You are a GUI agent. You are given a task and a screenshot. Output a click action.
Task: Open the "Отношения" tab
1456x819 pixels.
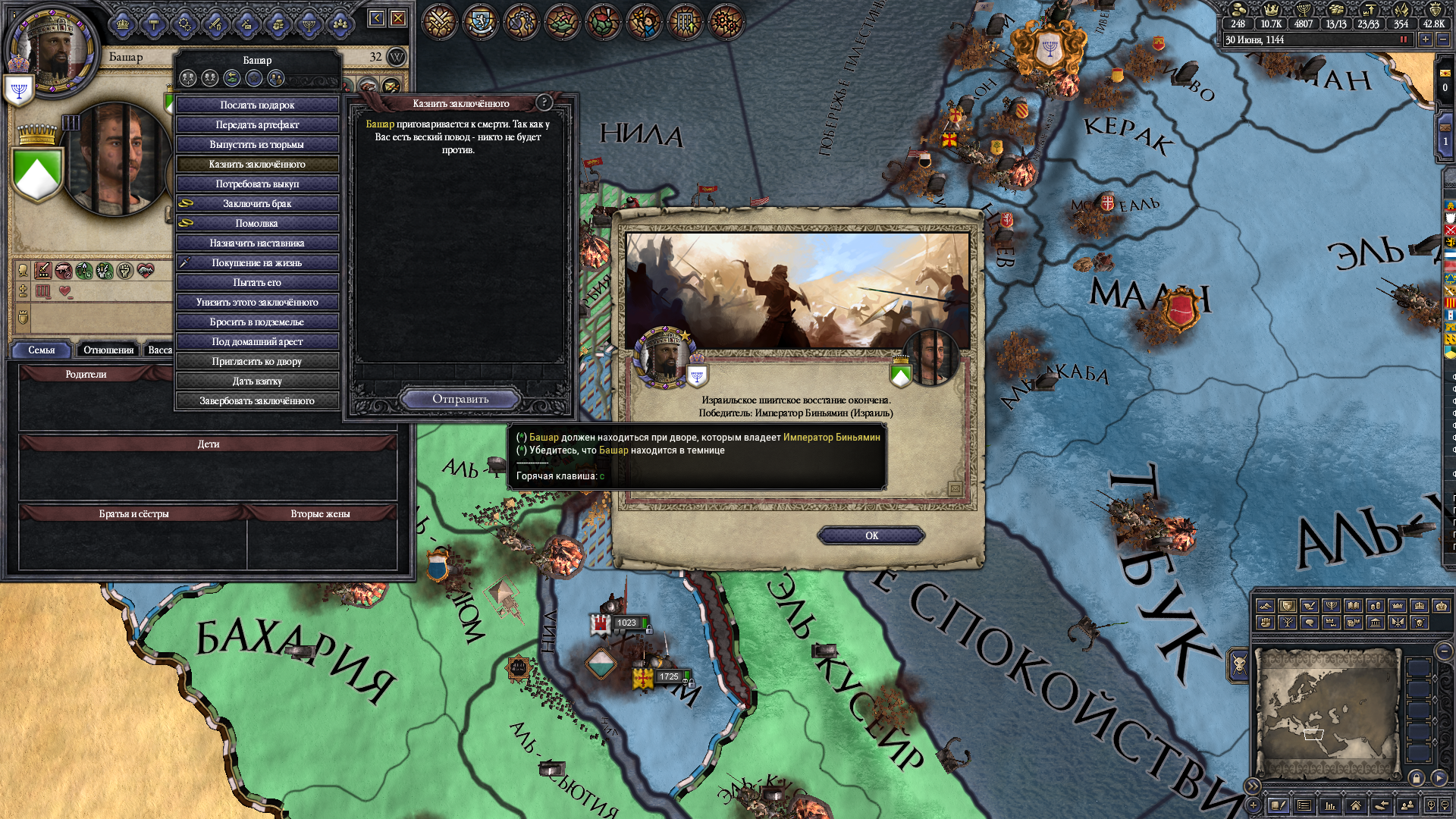pos(108,350)
